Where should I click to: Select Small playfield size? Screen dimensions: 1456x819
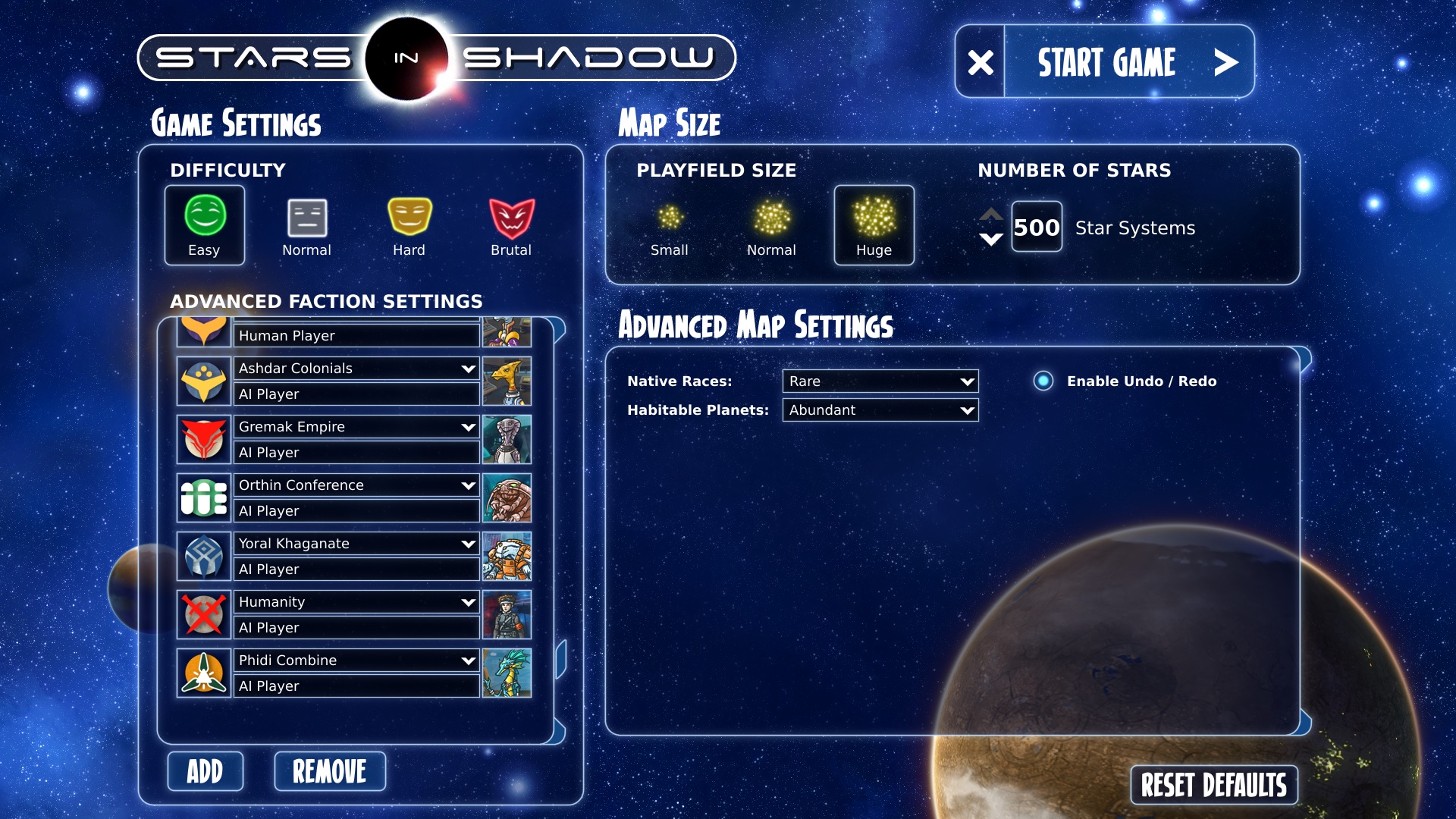pyautogui.click(x=669, y=225)
